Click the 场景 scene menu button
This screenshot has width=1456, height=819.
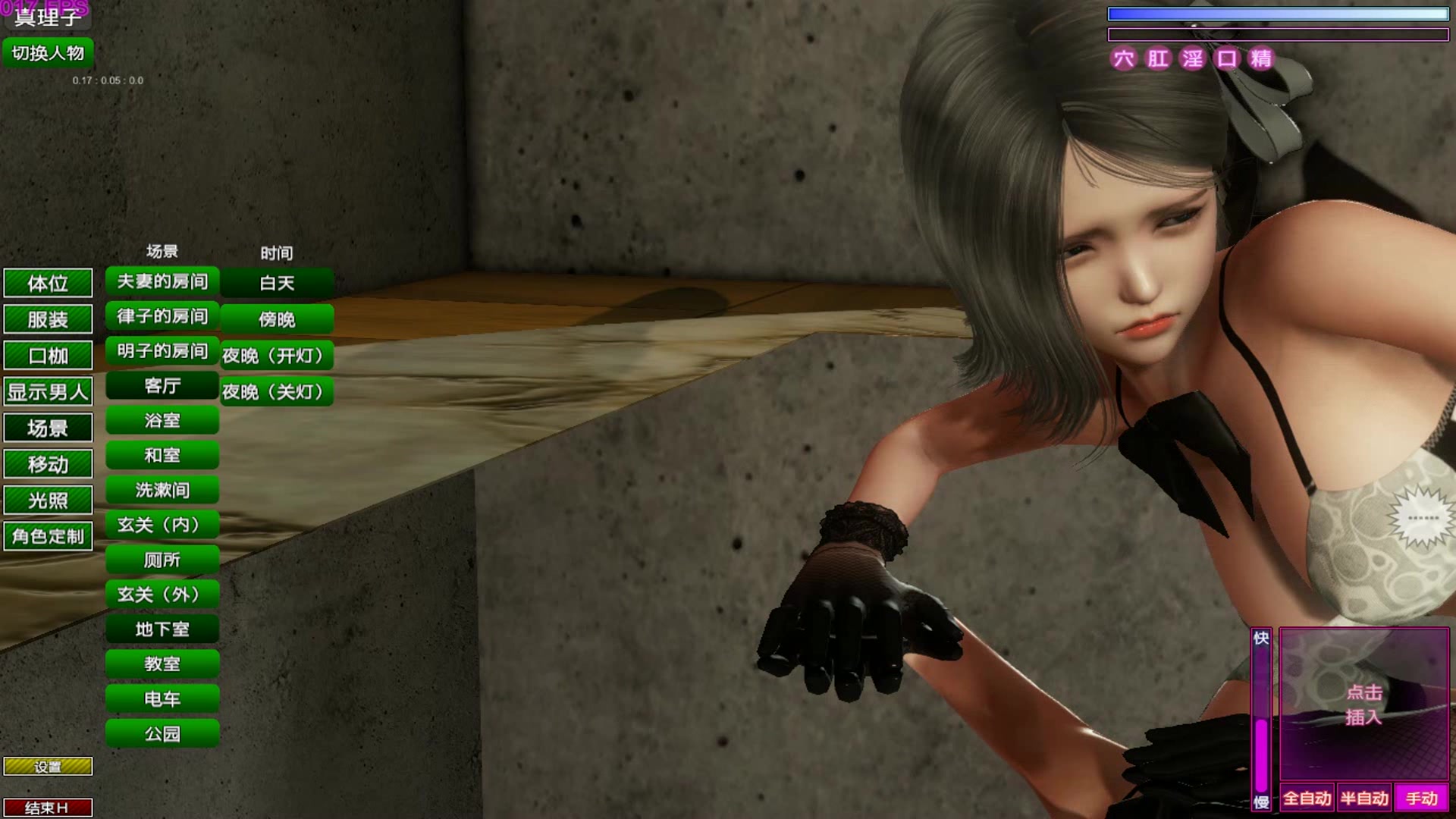tap(48, 428)
